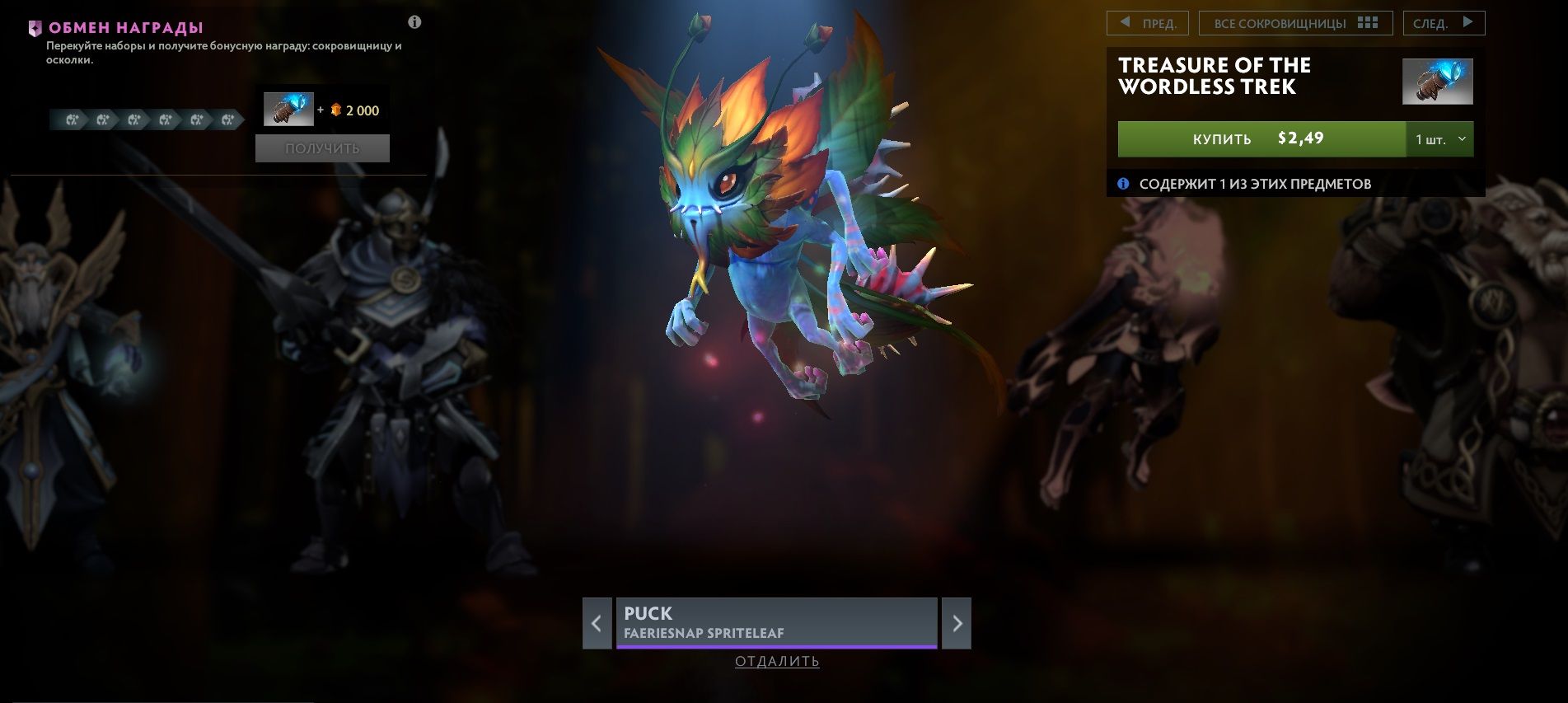Click the info icon beside ОБМЕН НАГРАДЫ header
The height and width of the screenshot is (703, 1568).
(x=414, y=22)
